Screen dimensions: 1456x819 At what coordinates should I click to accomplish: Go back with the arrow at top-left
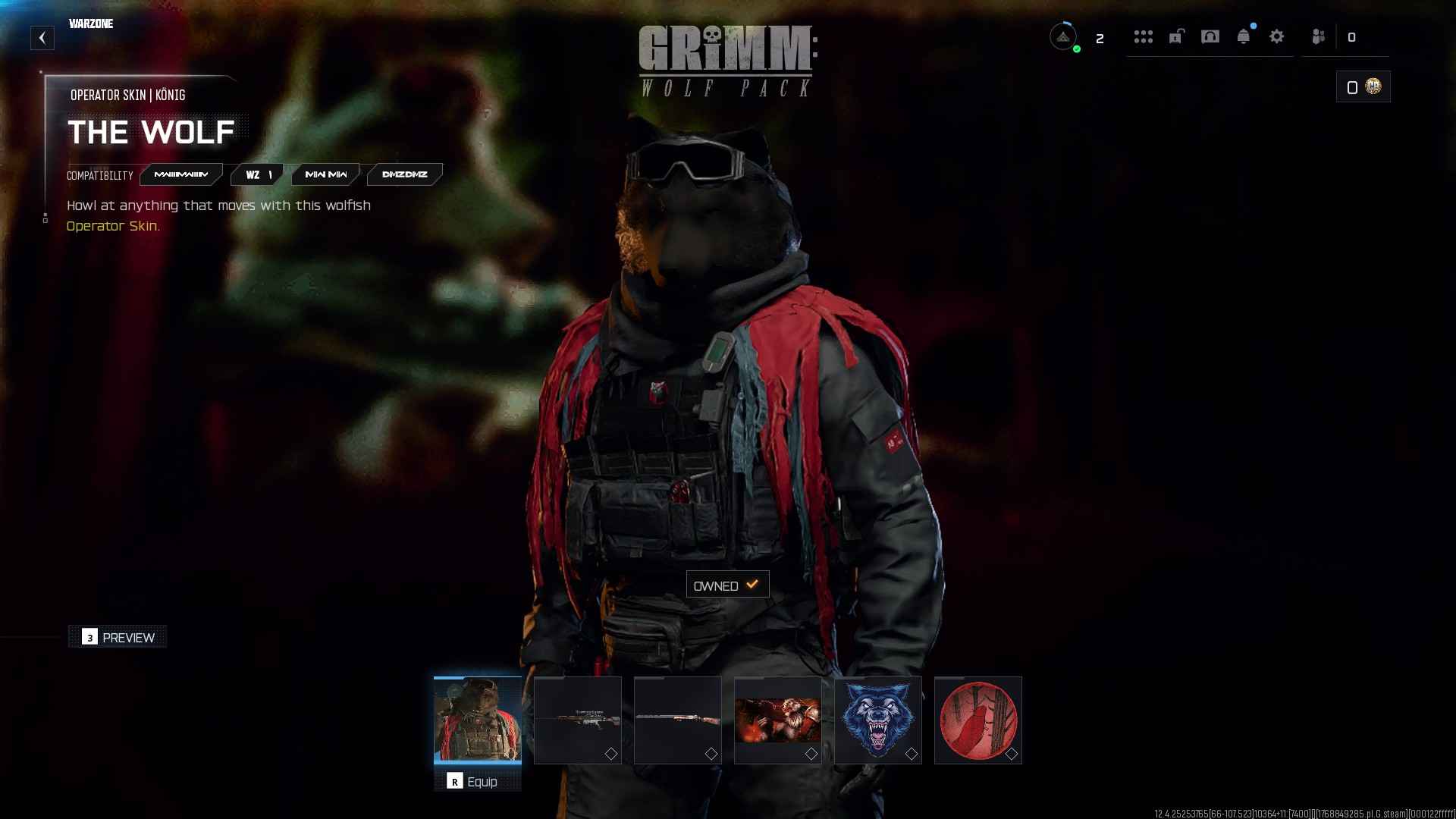coord(42,37)
